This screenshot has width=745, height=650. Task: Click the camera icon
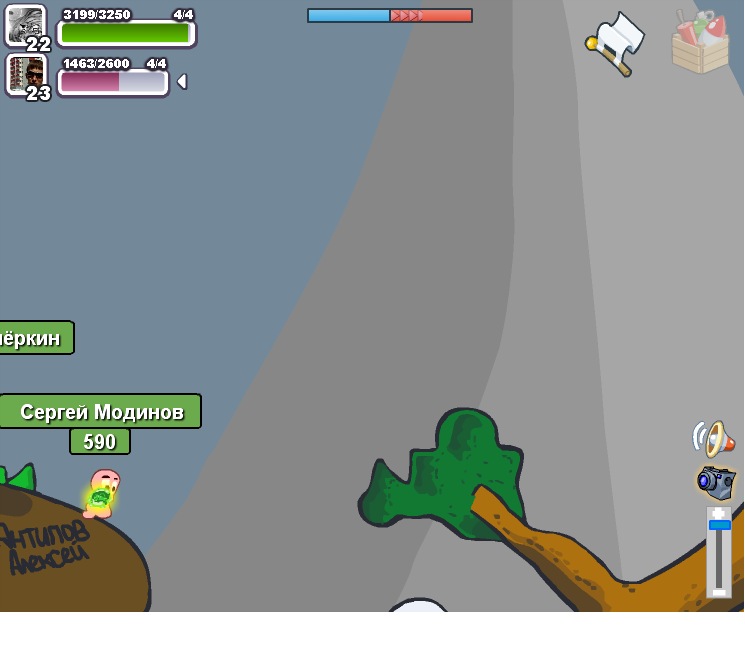coord(716,482)
